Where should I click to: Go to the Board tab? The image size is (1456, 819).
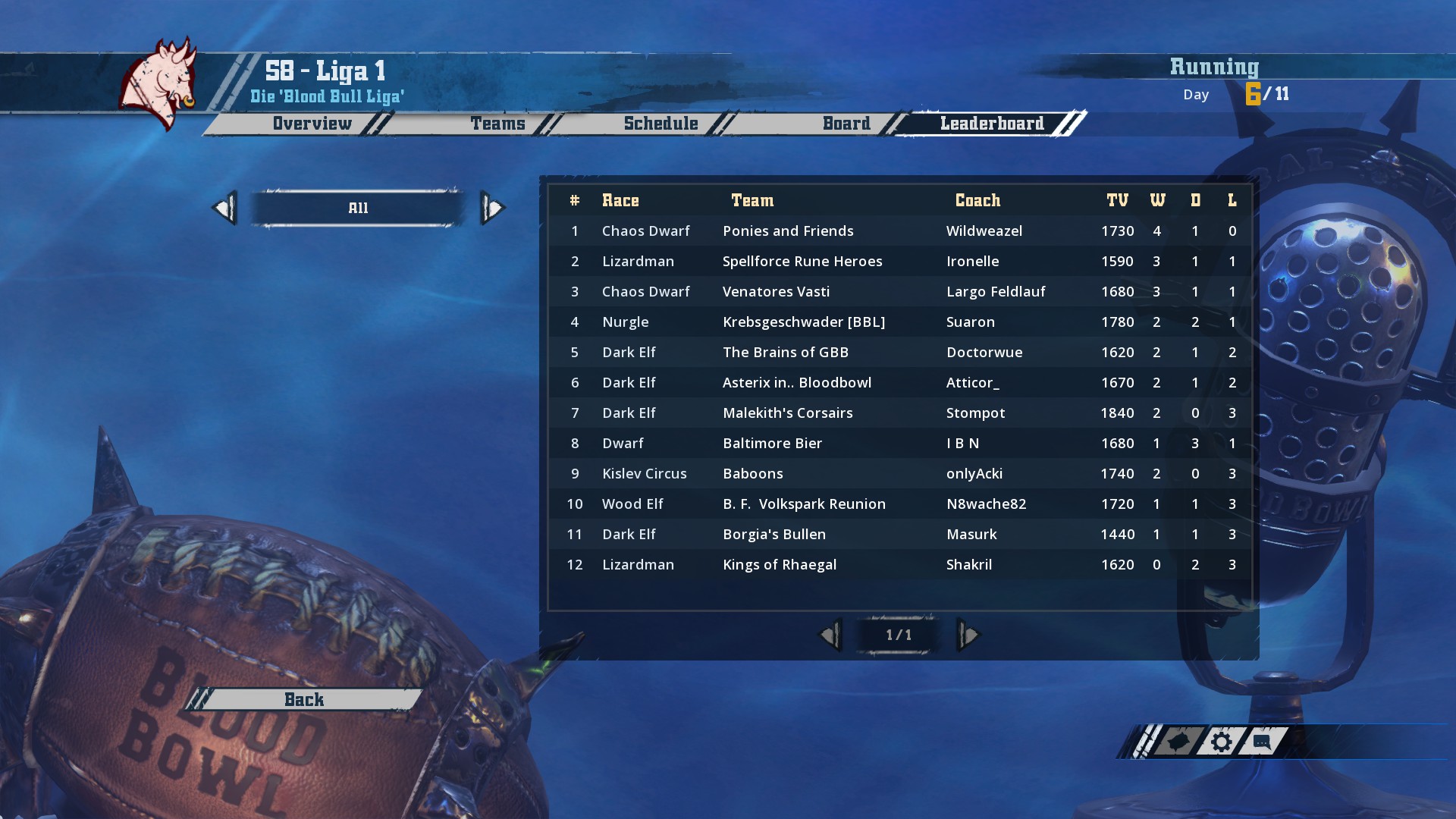(x=846, y=124)
